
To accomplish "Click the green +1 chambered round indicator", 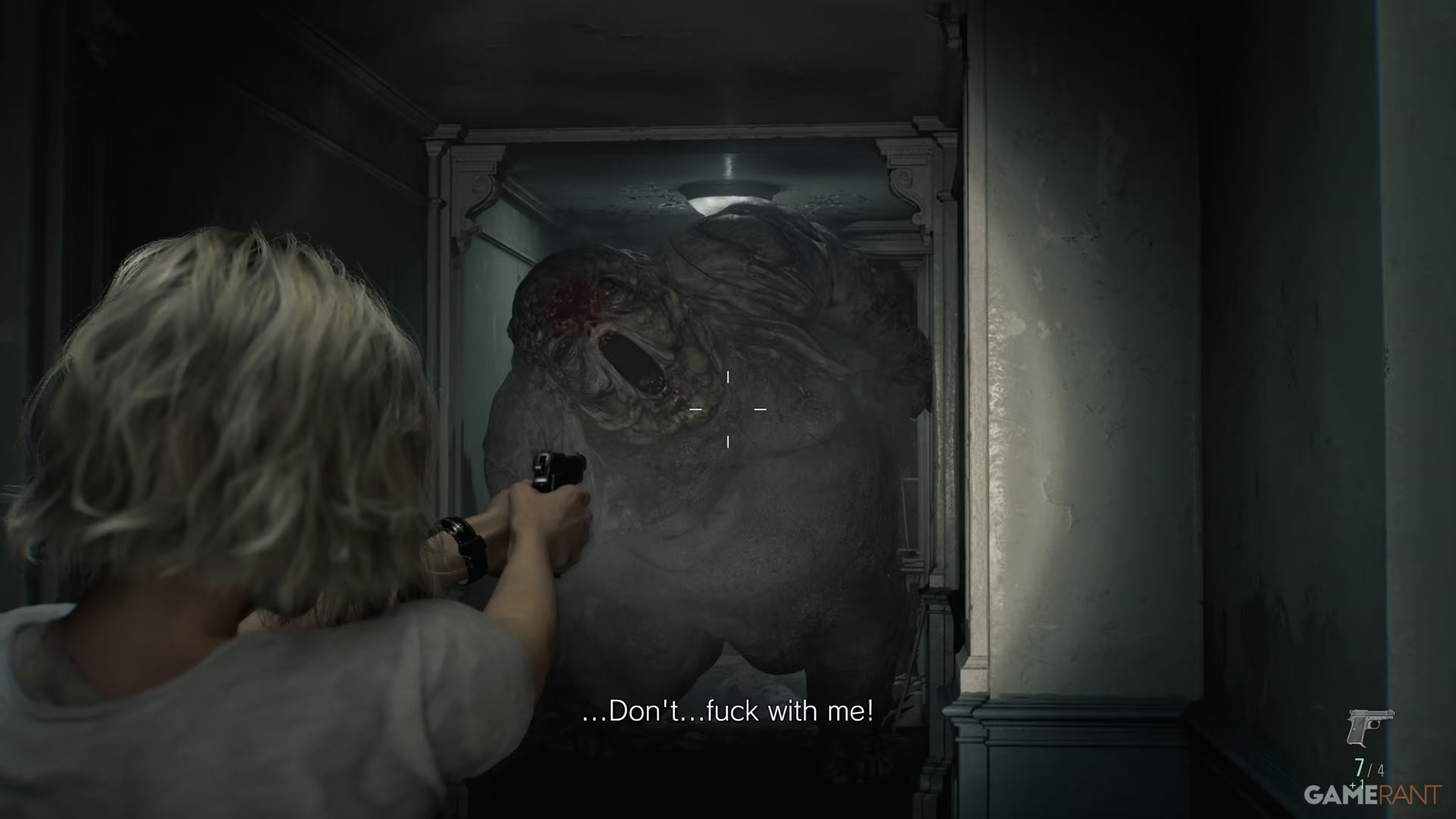I will point(1357,785).
